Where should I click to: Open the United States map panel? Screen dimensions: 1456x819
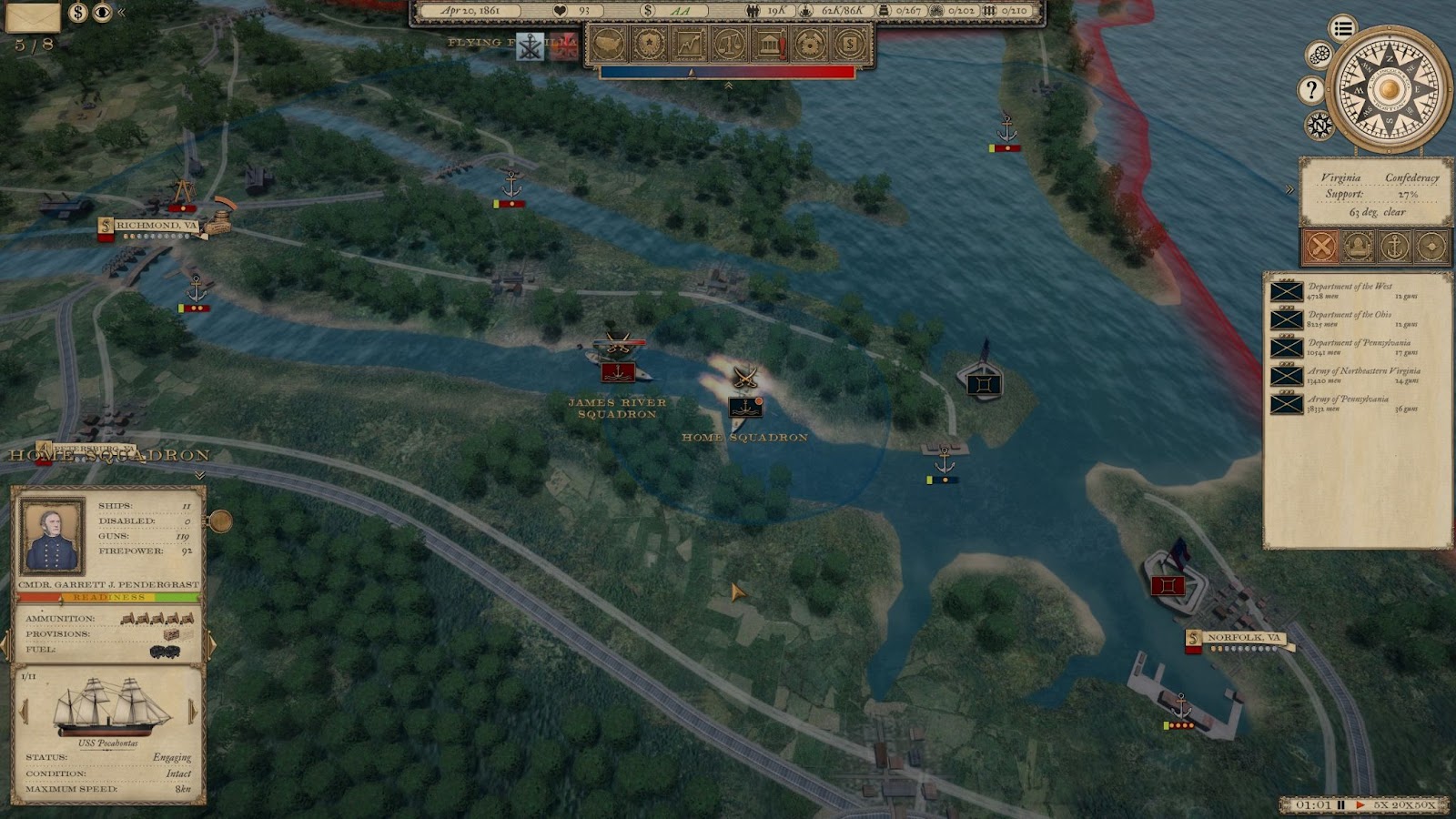[x=608, y=43]
